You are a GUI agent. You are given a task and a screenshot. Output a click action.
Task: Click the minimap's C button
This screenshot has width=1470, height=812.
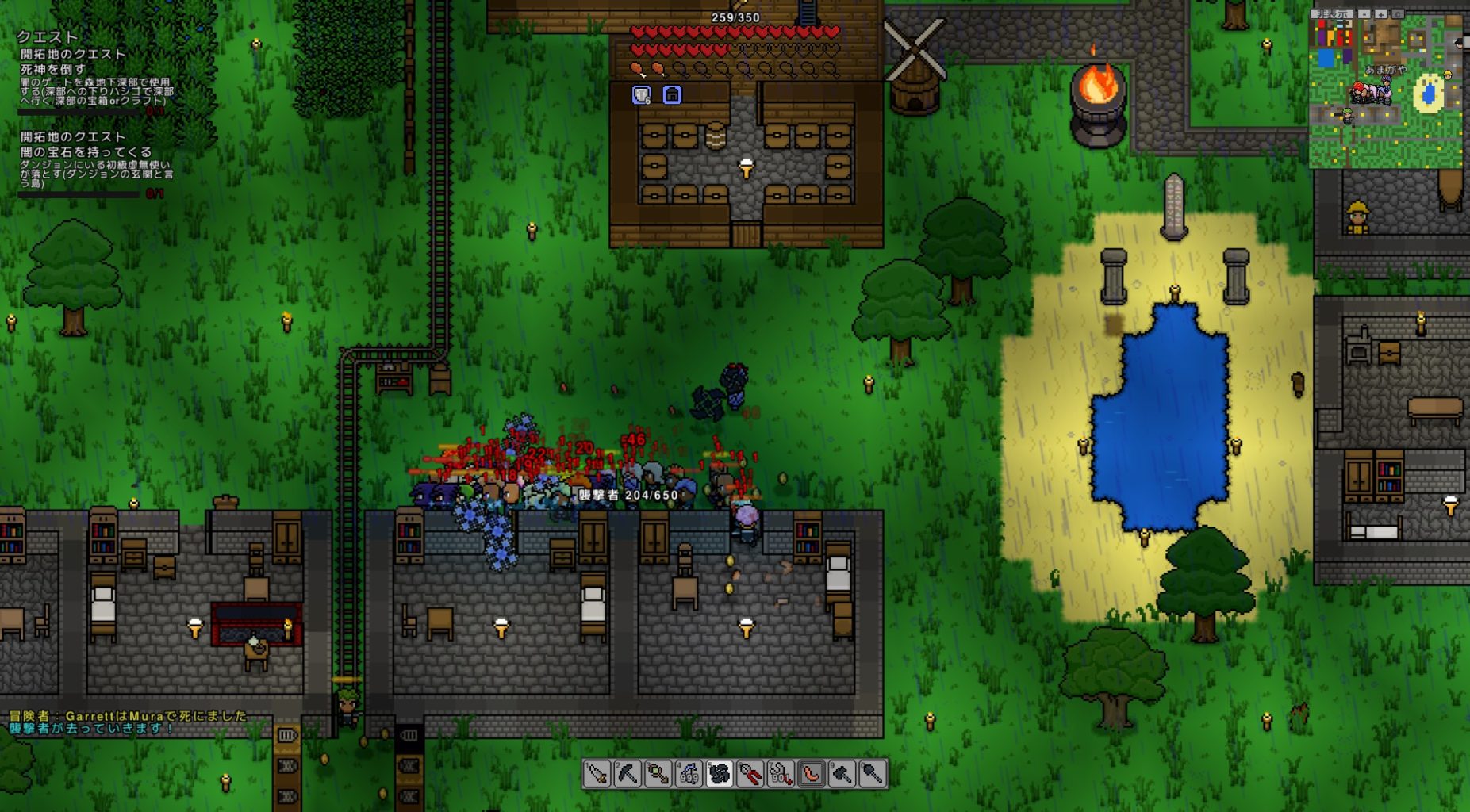point(1398,13)
